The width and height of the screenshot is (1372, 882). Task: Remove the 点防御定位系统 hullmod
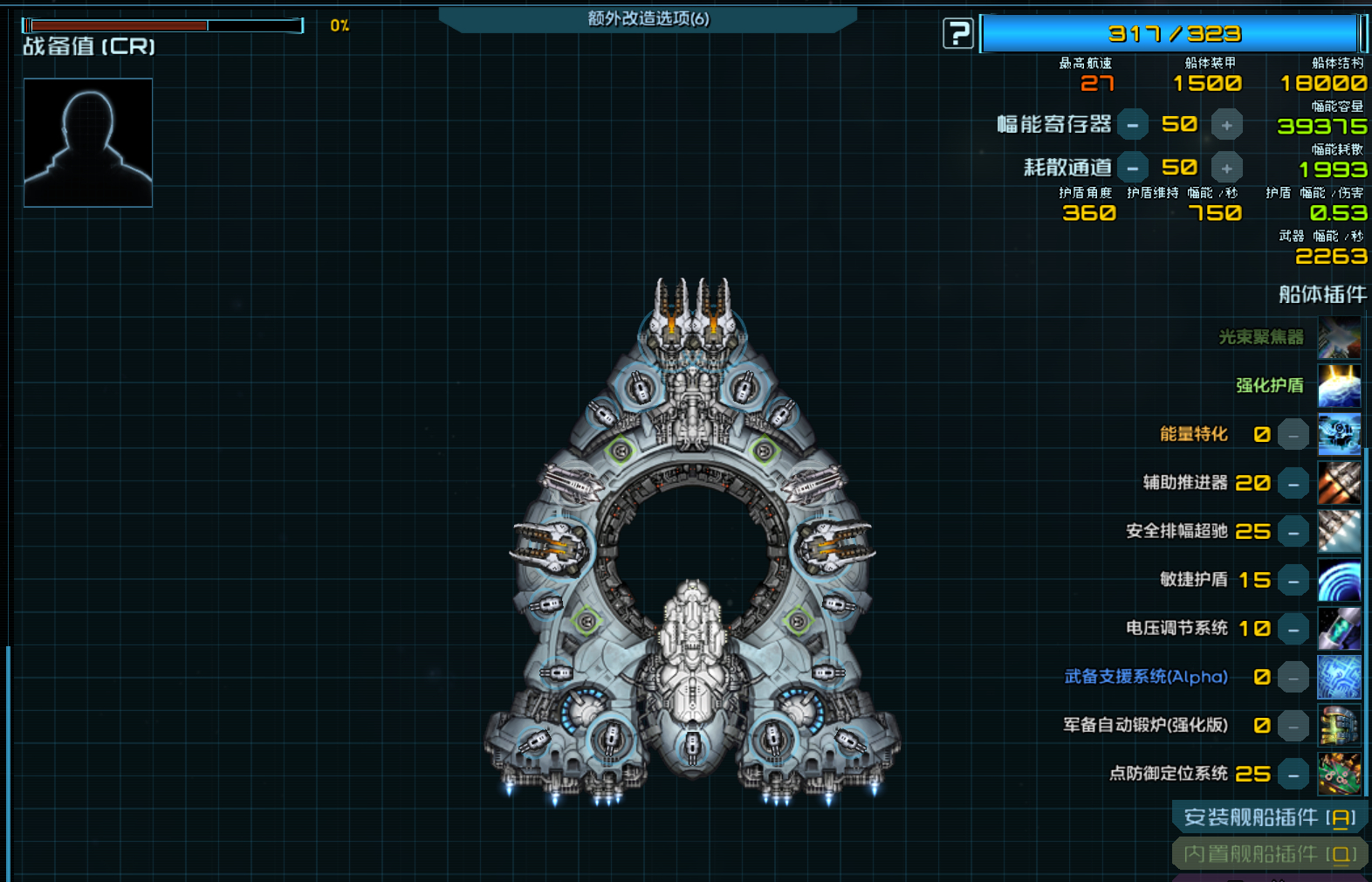point(1293,774)
